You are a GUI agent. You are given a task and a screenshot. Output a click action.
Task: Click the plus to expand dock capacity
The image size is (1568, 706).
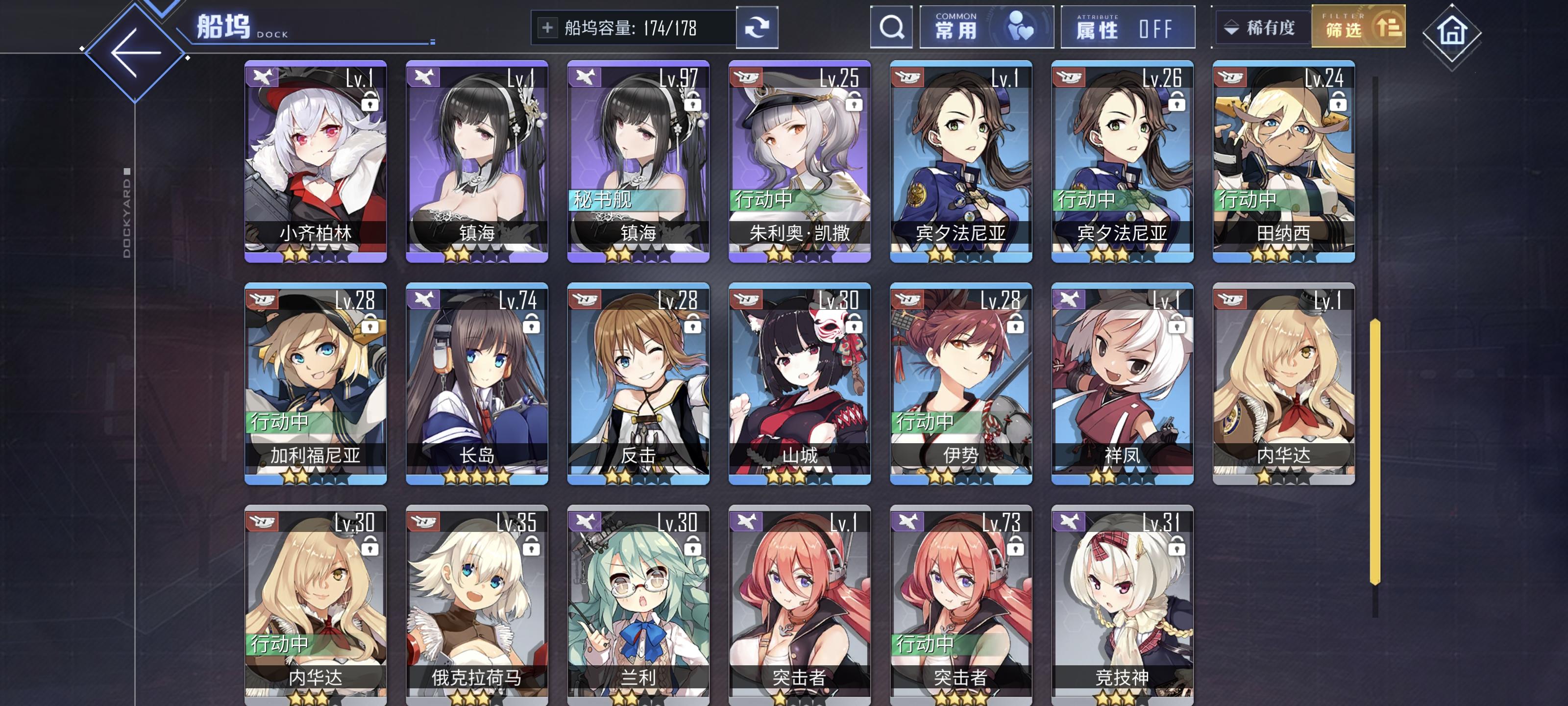548,27
